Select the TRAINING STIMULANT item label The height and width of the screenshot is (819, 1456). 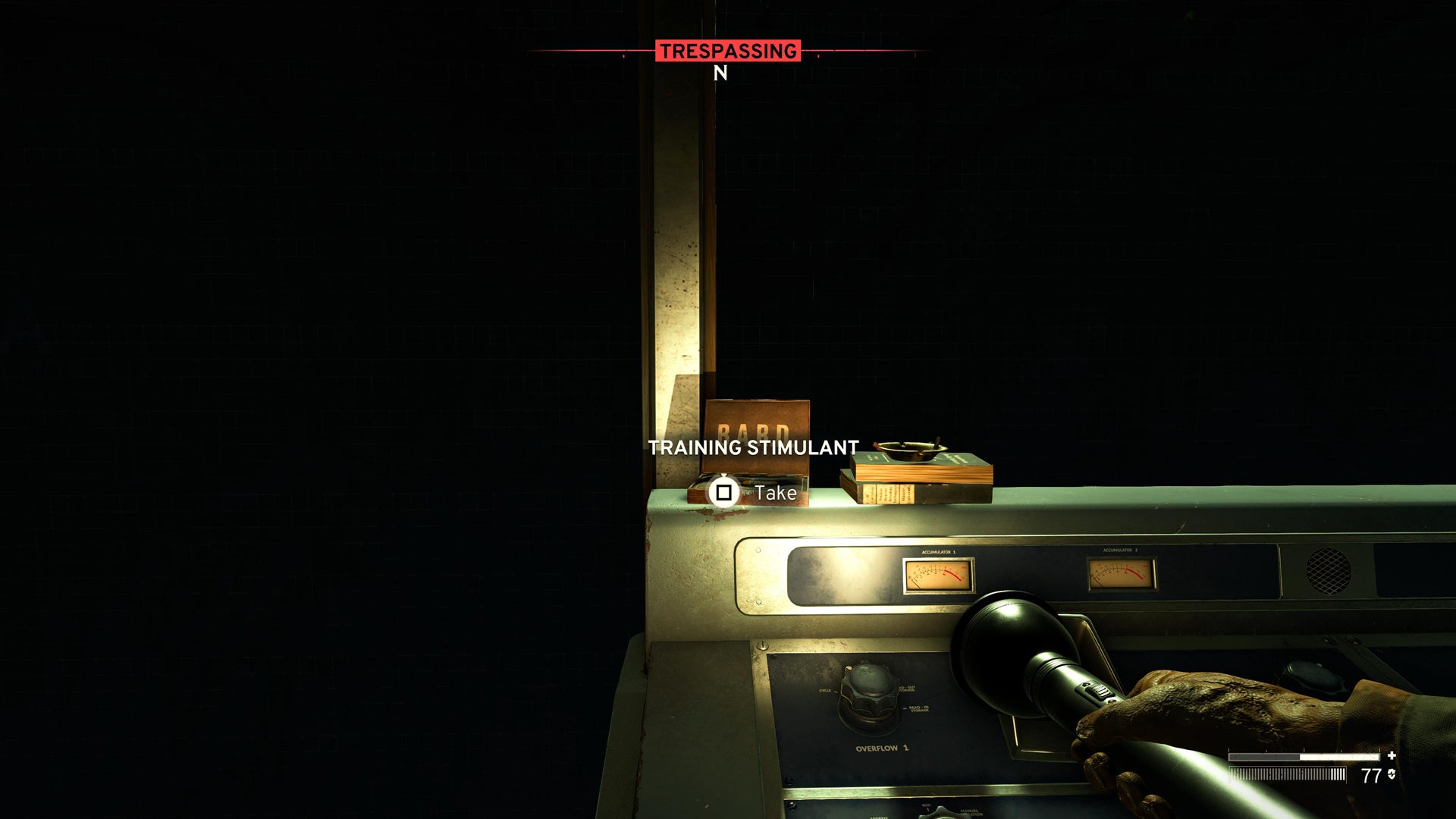(x=754, y=447)
